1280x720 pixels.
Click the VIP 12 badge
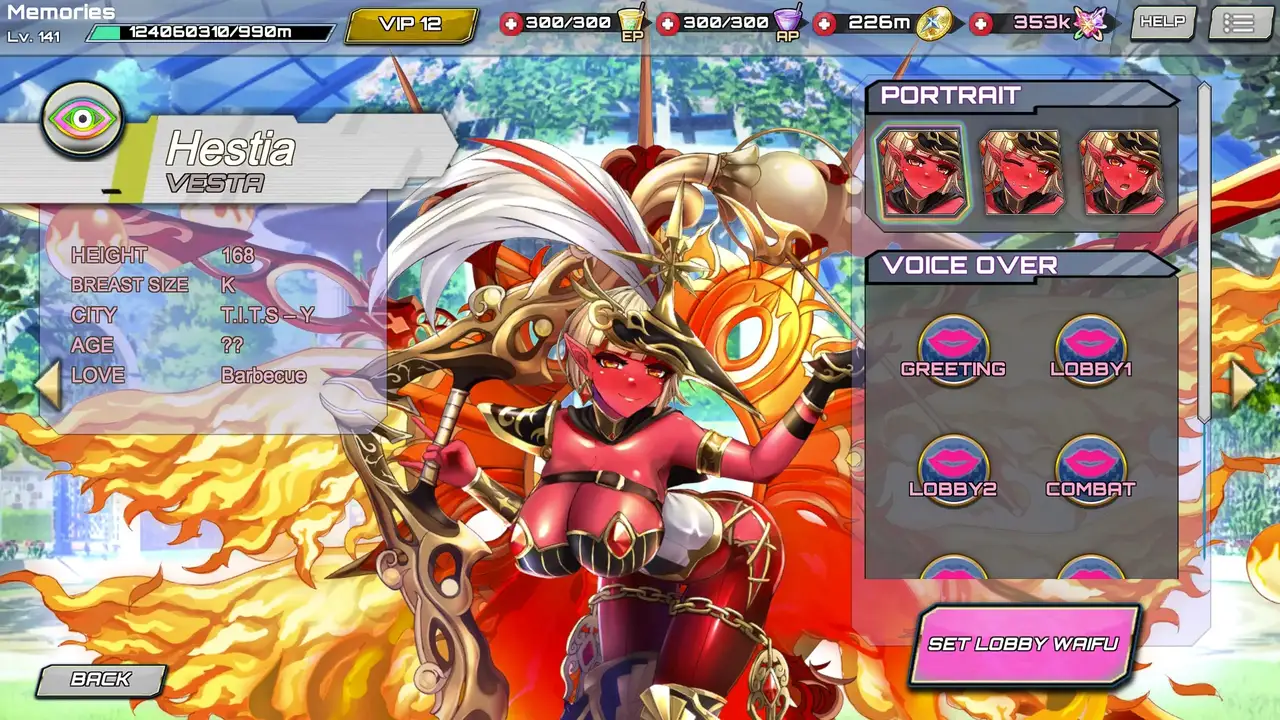(410, 24)
